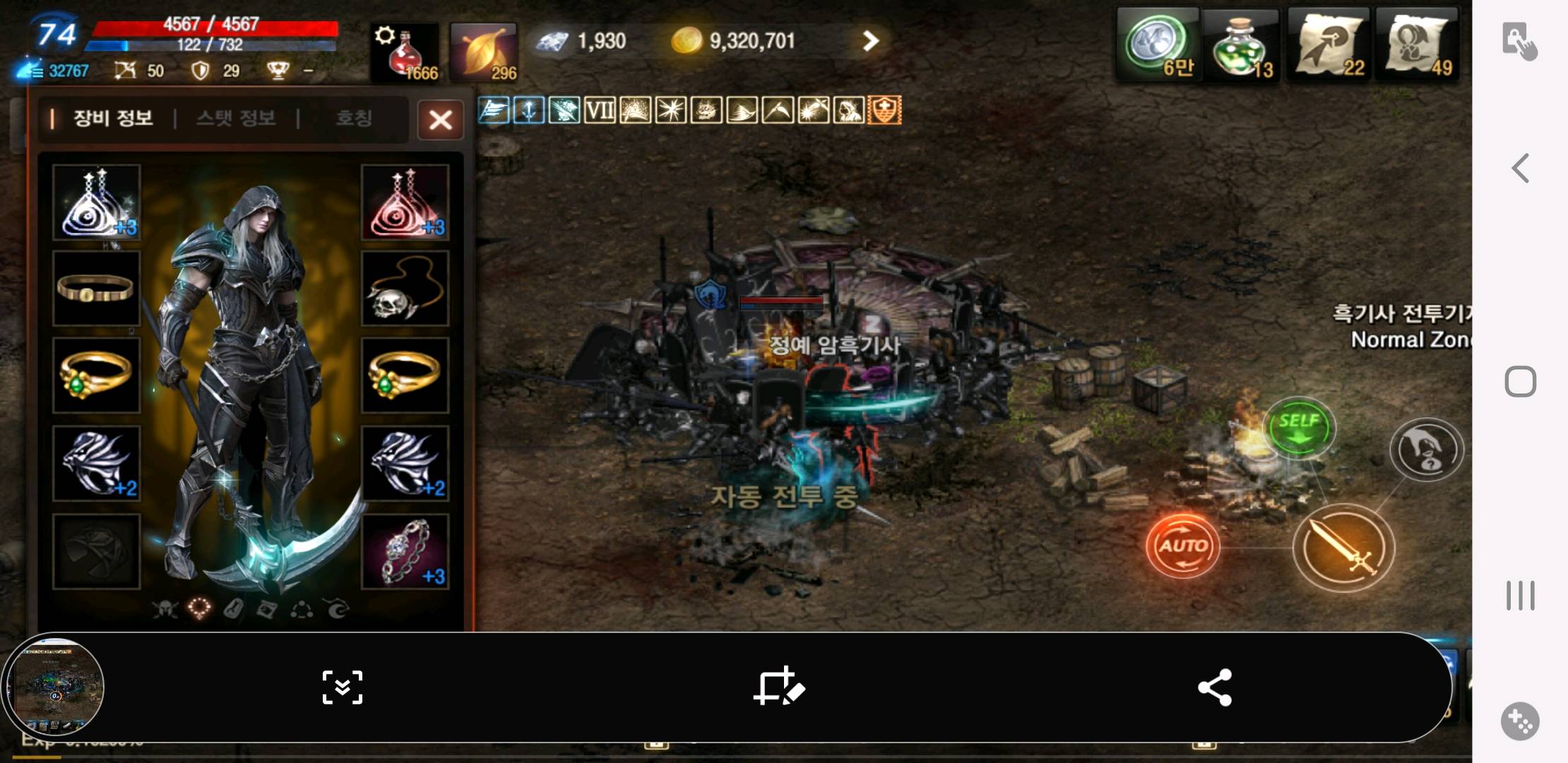Select the red +3 earring slot
Viewport: 1568px width, 763px height.
tap(405, 202)
